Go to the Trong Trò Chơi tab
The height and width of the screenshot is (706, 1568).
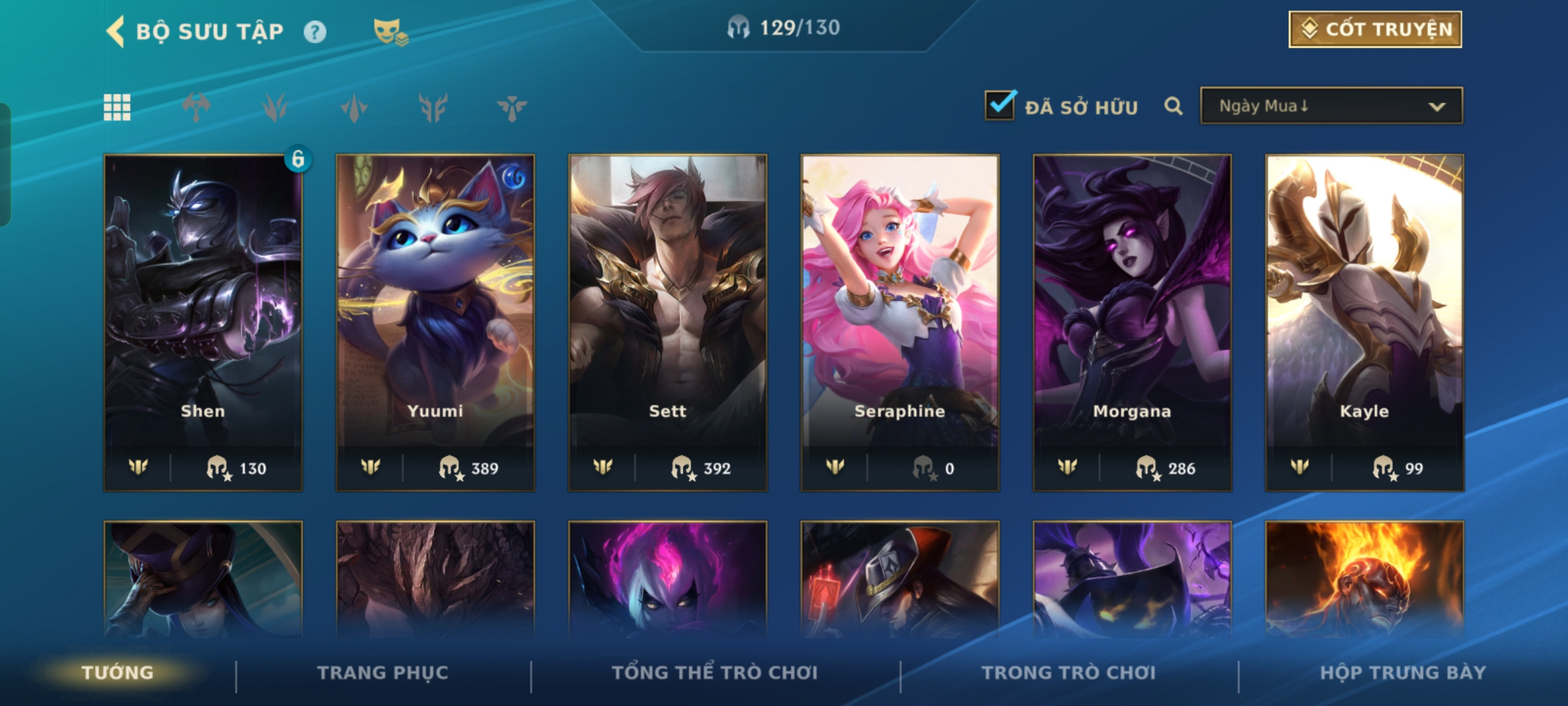coord(1068,673)
